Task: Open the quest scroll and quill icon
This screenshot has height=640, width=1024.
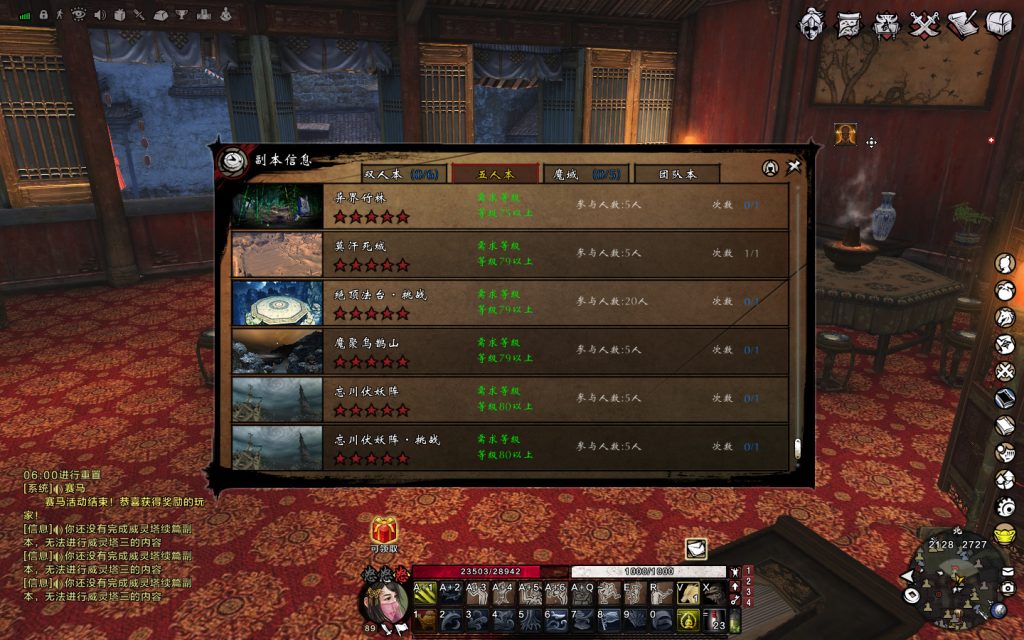Action: pyautogui.click(x=962, y=23)
